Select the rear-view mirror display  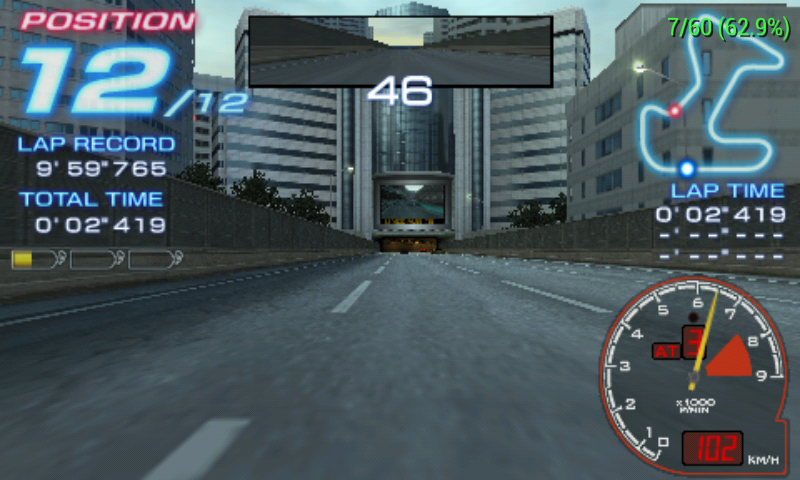pyautogui.click(x=400, y=50)
